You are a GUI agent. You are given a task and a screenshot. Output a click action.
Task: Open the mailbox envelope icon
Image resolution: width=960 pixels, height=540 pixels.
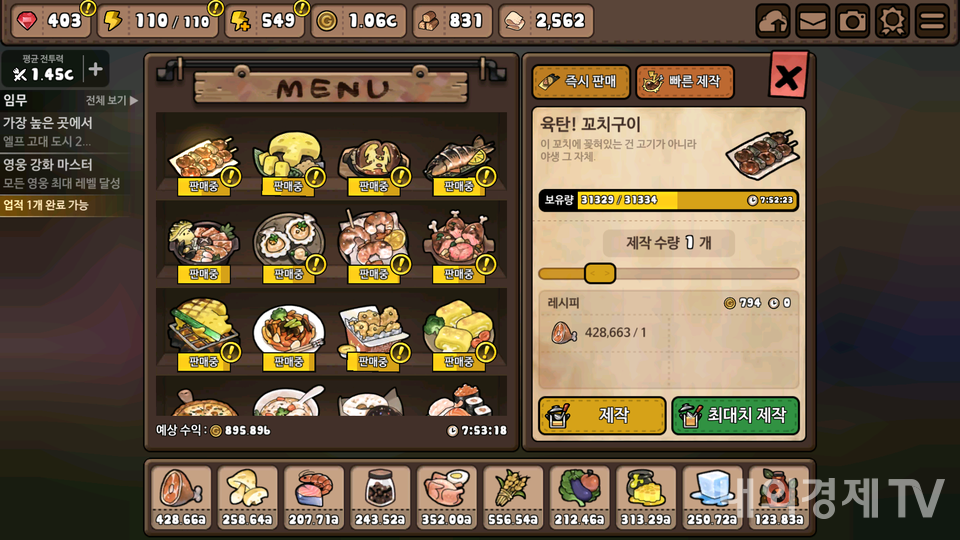click(x=812, y=21)
